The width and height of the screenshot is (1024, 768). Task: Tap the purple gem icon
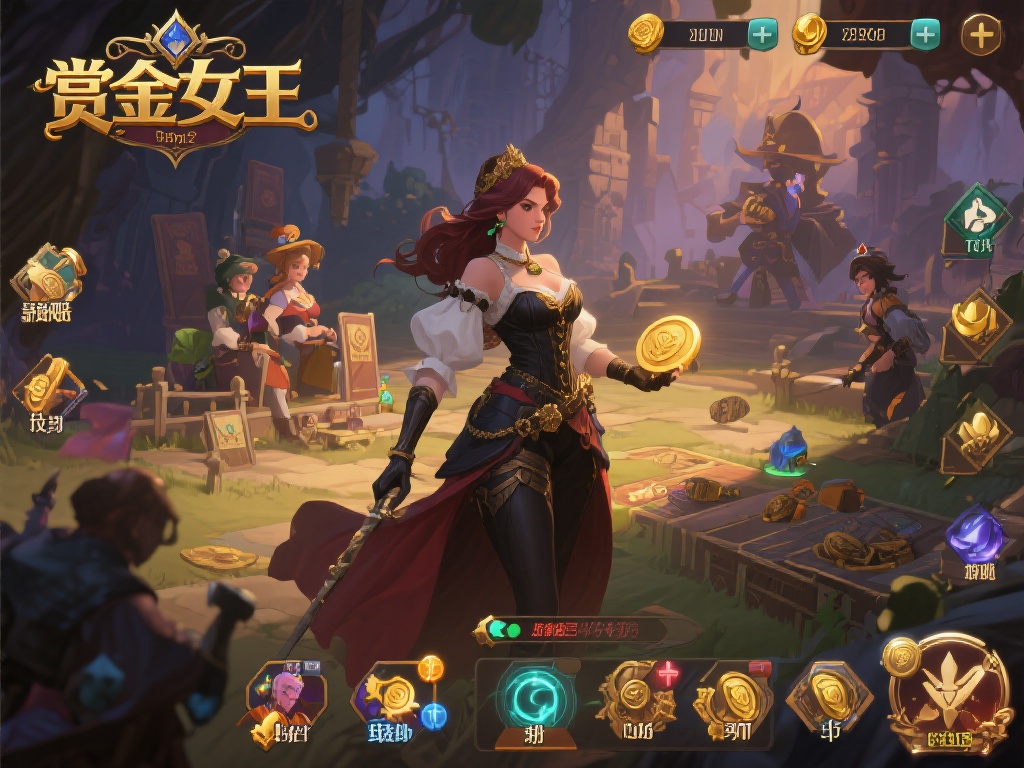click(x=976, y=534)
